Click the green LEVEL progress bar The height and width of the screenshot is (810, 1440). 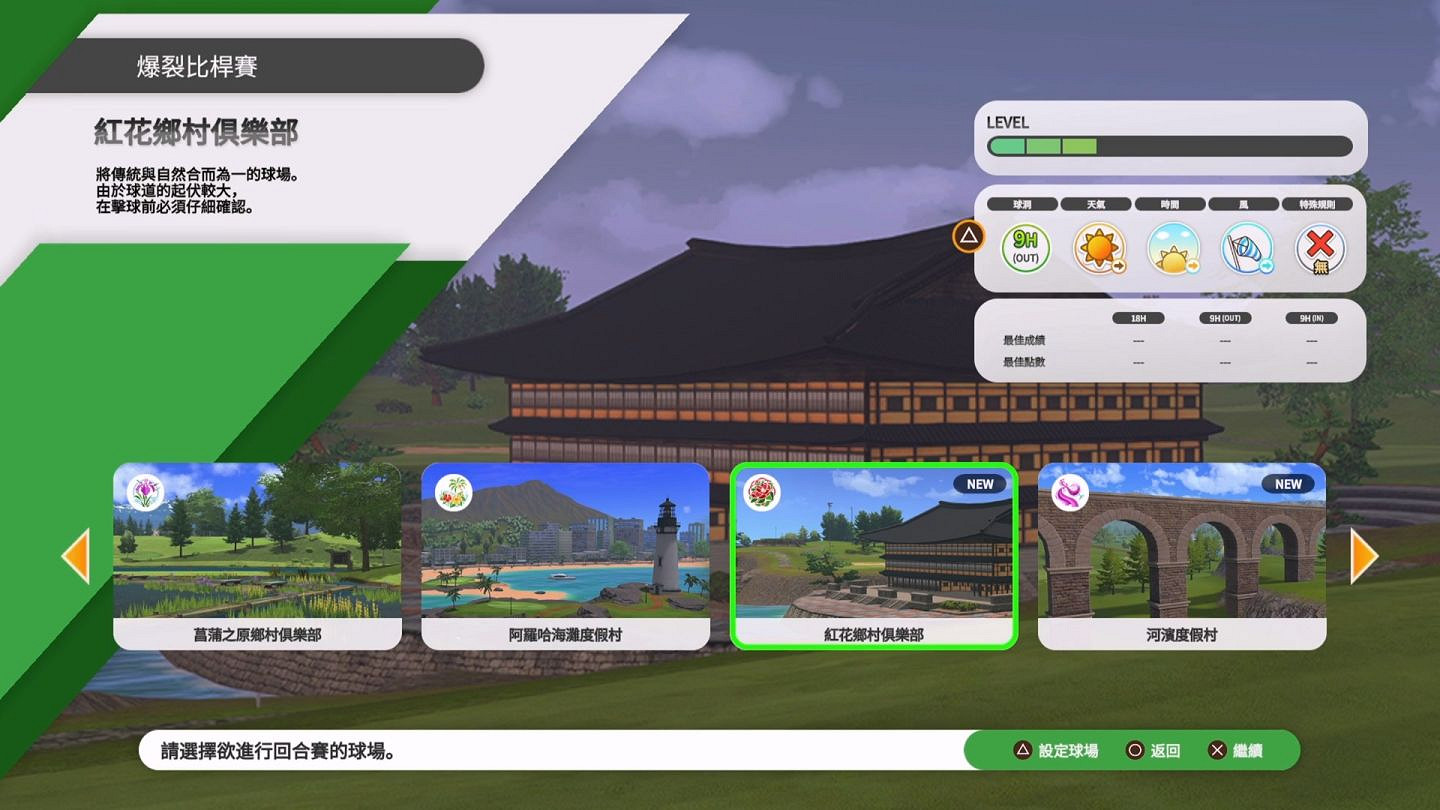(1045, 145)
